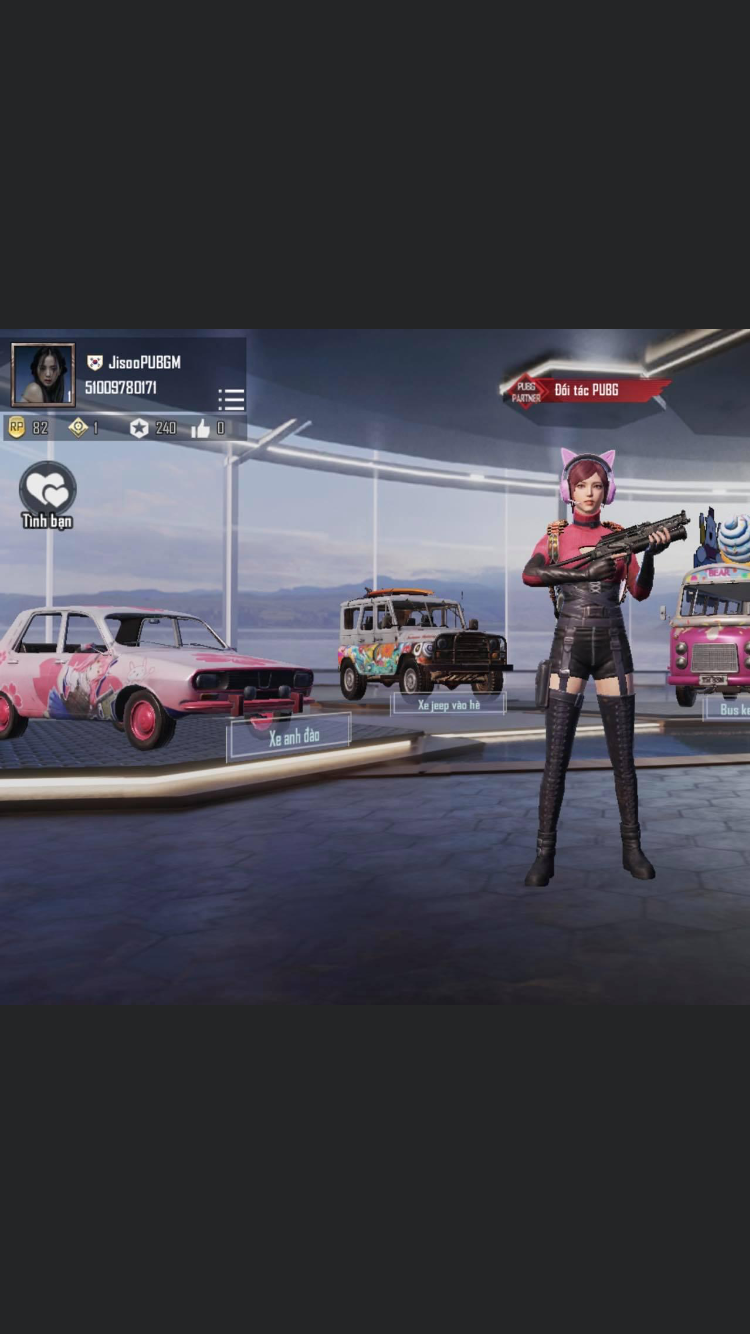Open the gold RP badge
Screen dimensions: 750x1334
coord(16,428)
